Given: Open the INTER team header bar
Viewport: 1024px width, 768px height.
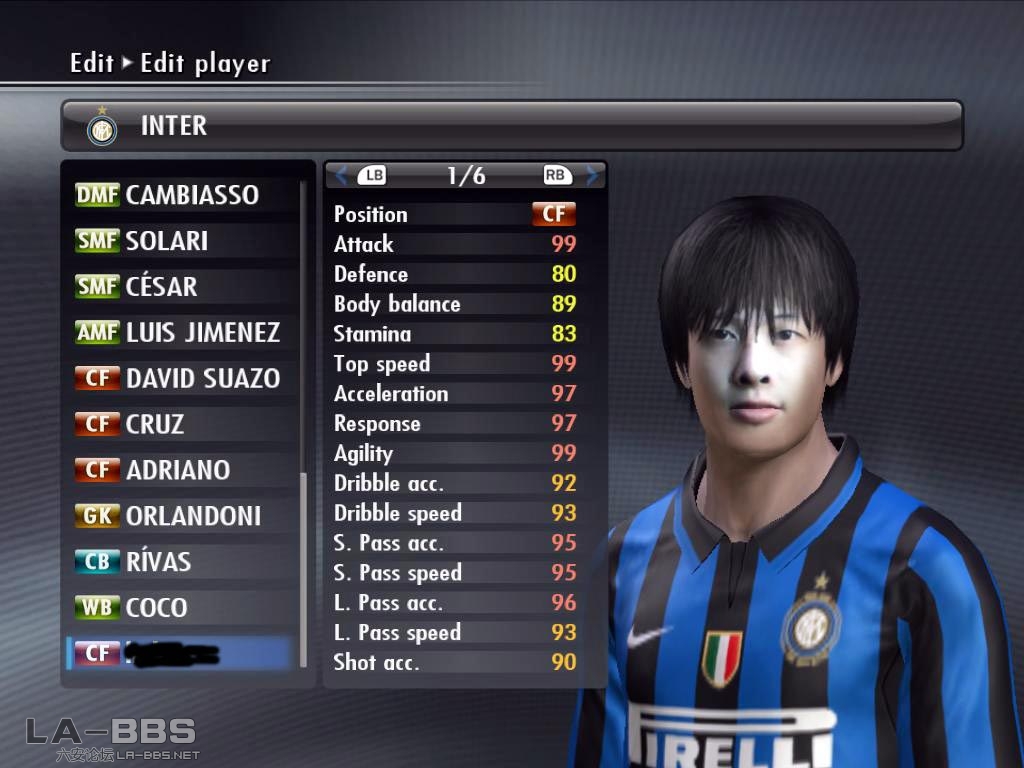Looking at the screenshot, I should point(511,126).
